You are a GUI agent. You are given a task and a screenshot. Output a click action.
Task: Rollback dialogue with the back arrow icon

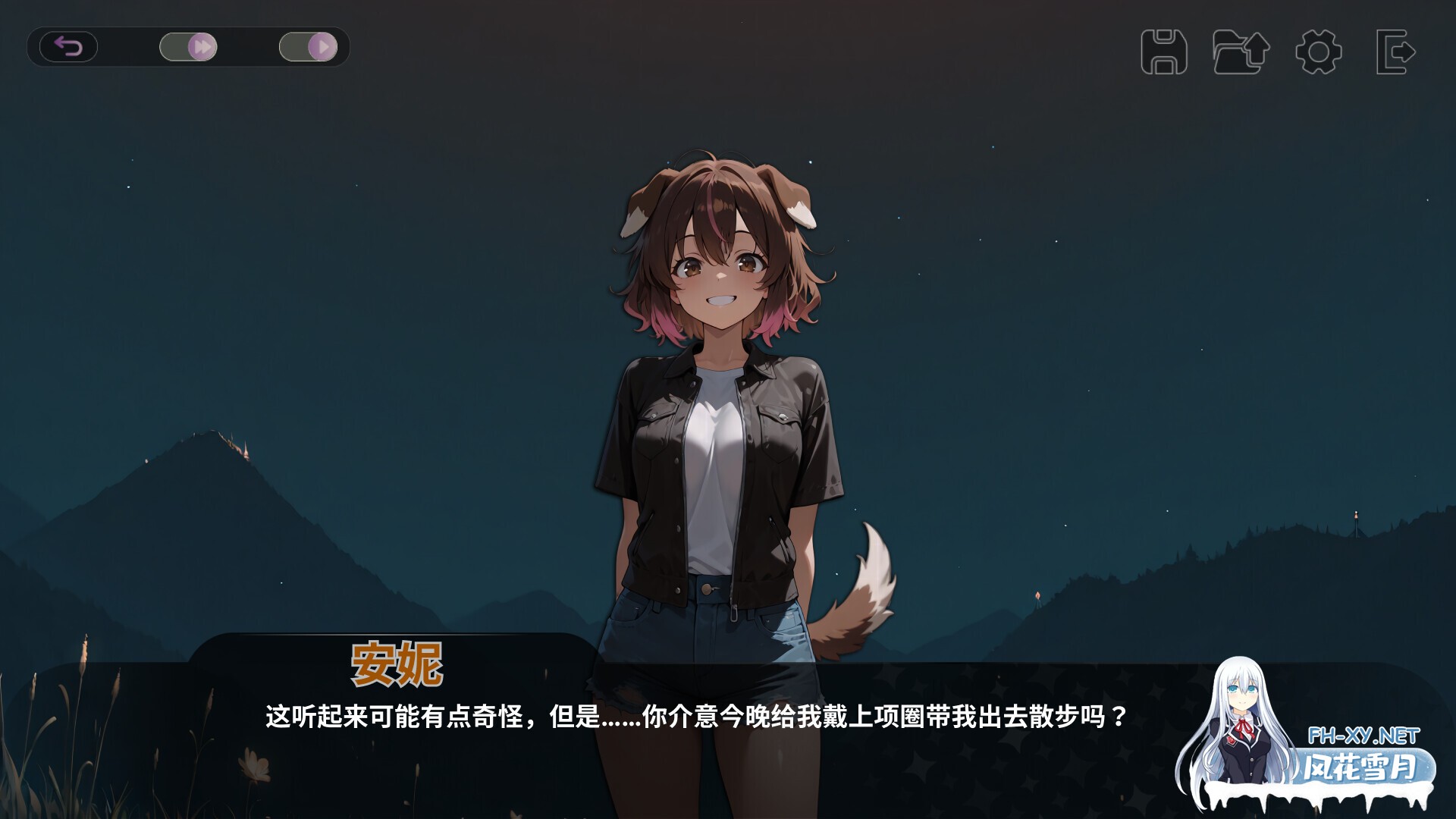click(x=70, y=46)
